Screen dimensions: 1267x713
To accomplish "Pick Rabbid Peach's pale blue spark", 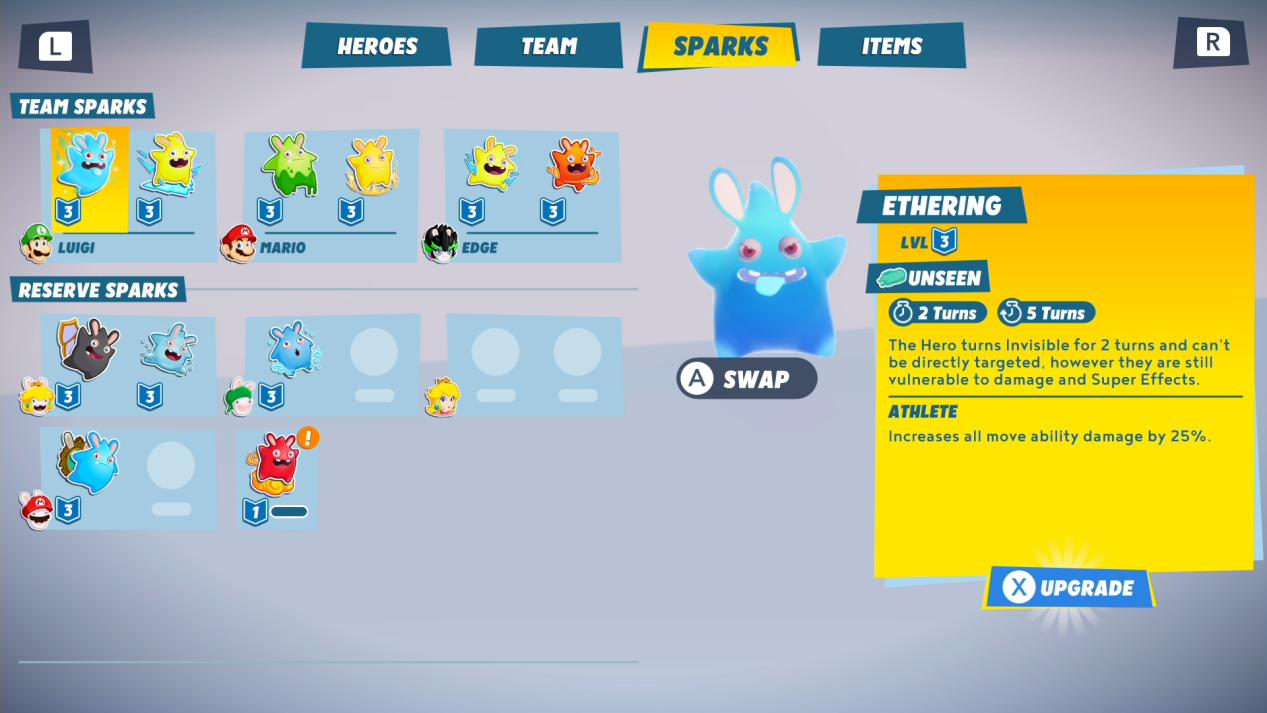I will (x=170, y=352).
